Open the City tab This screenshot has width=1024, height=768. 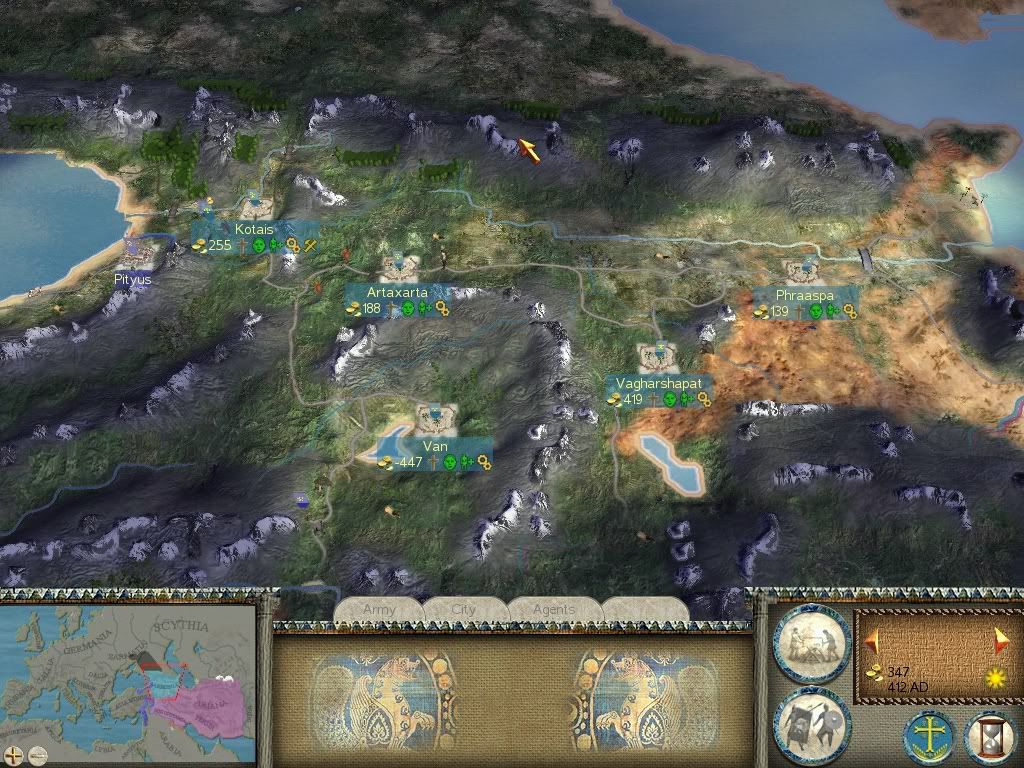(464, 609)
